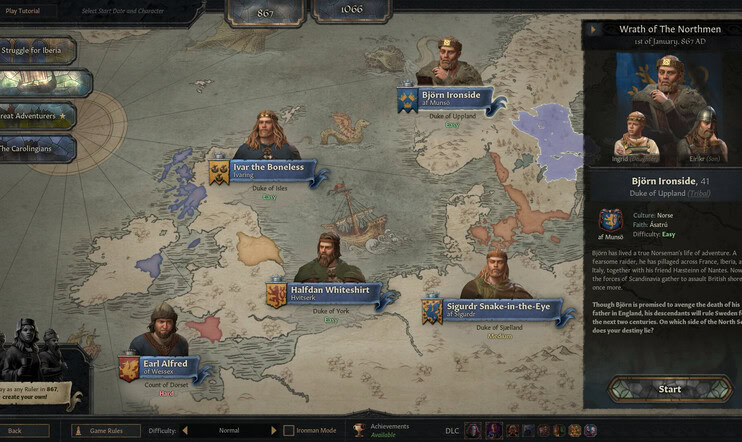
Task: Go back to the previous menu
Action: [25, 430]
